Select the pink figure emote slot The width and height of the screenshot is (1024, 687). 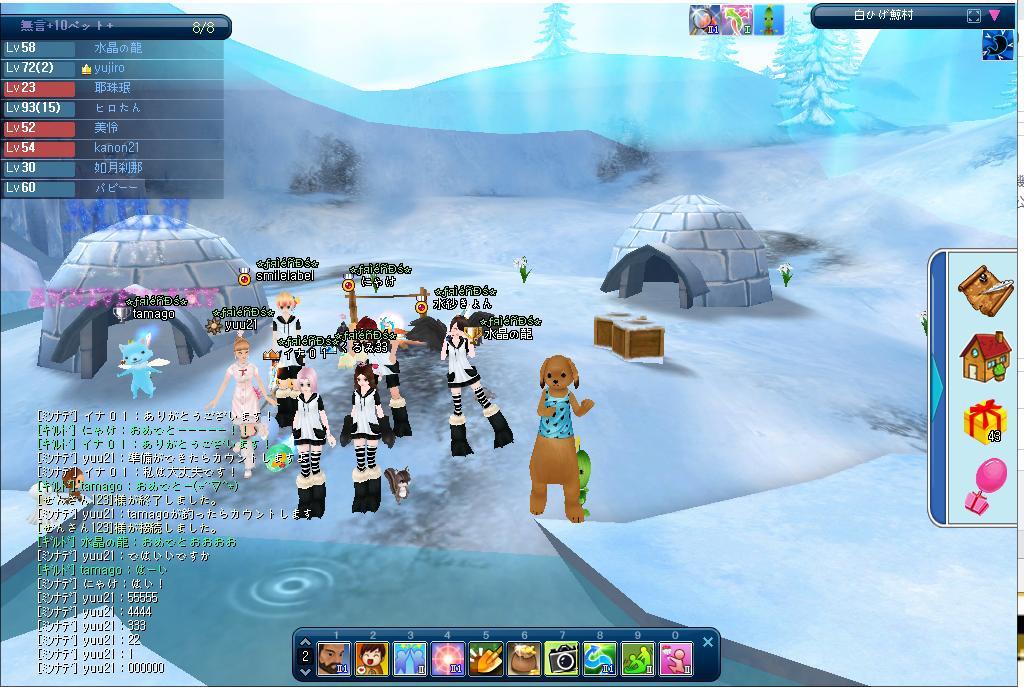676,659
